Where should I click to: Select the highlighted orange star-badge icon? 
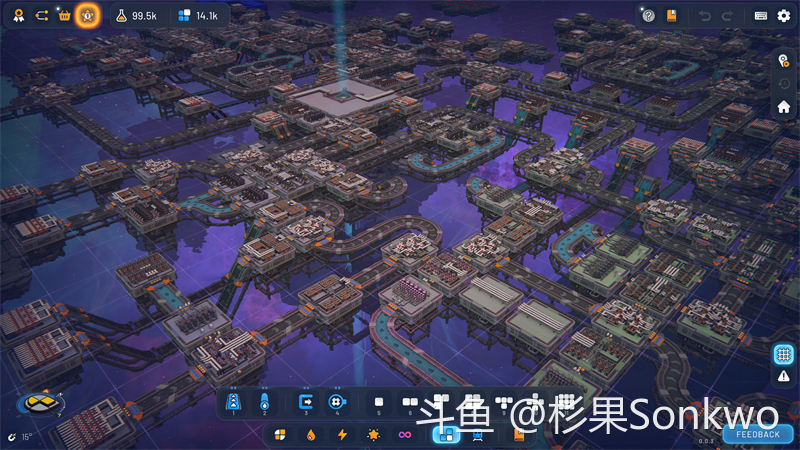pyautogui.click(x=88, y=15)
